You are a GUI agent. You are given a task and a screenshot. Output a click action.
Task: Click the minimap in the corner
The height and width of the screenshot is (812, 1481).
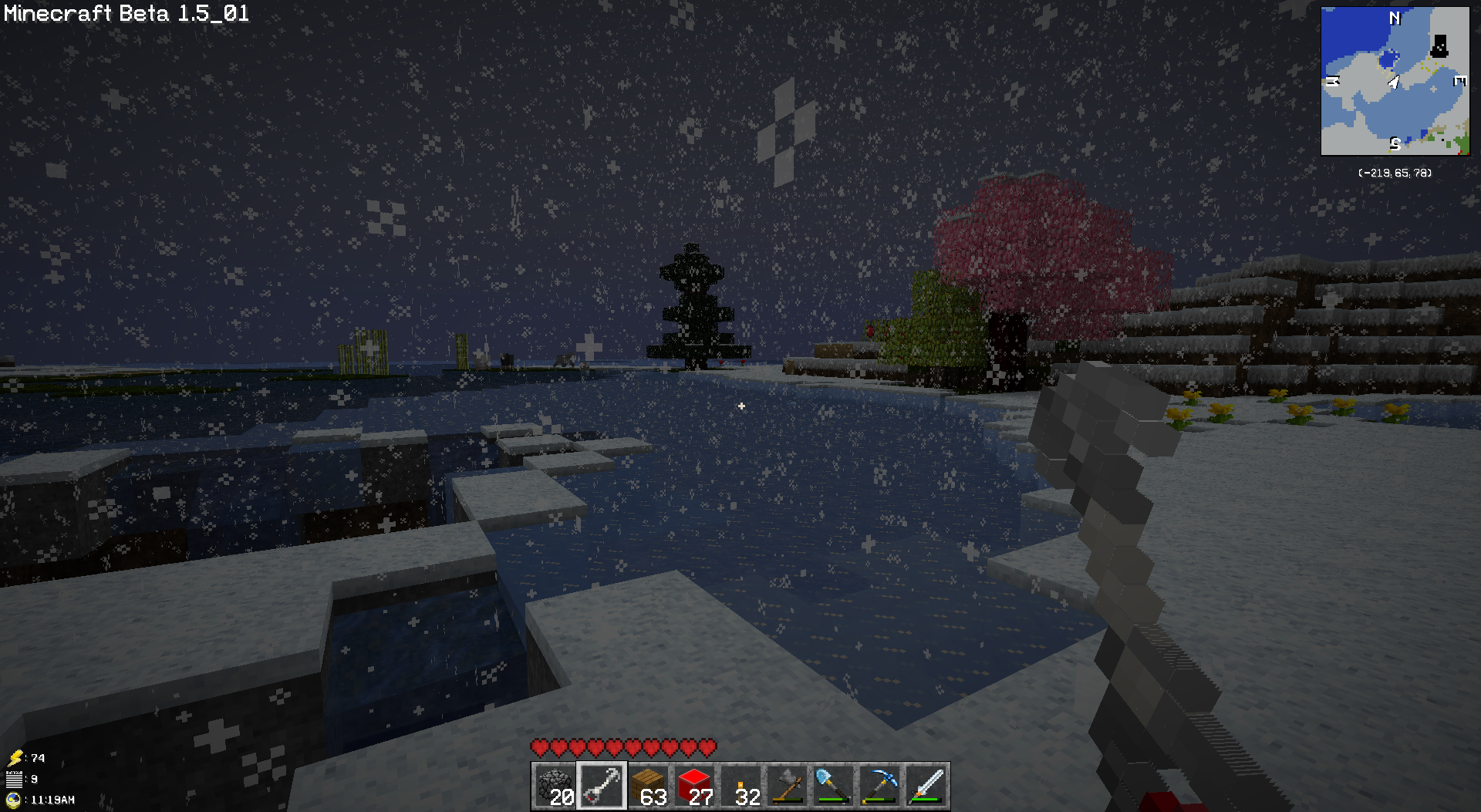click(1395, 81)
